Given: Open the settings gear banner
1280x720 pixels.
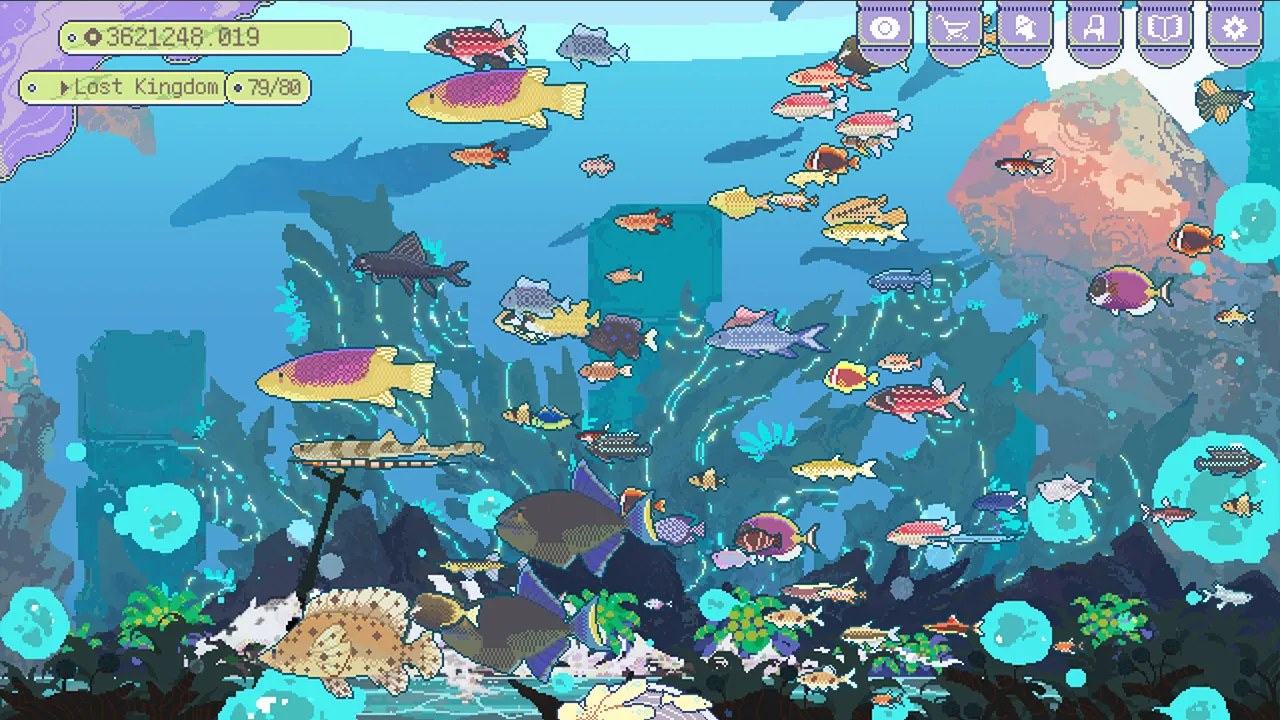Looking at the screenshot, I should (1235, 28).
